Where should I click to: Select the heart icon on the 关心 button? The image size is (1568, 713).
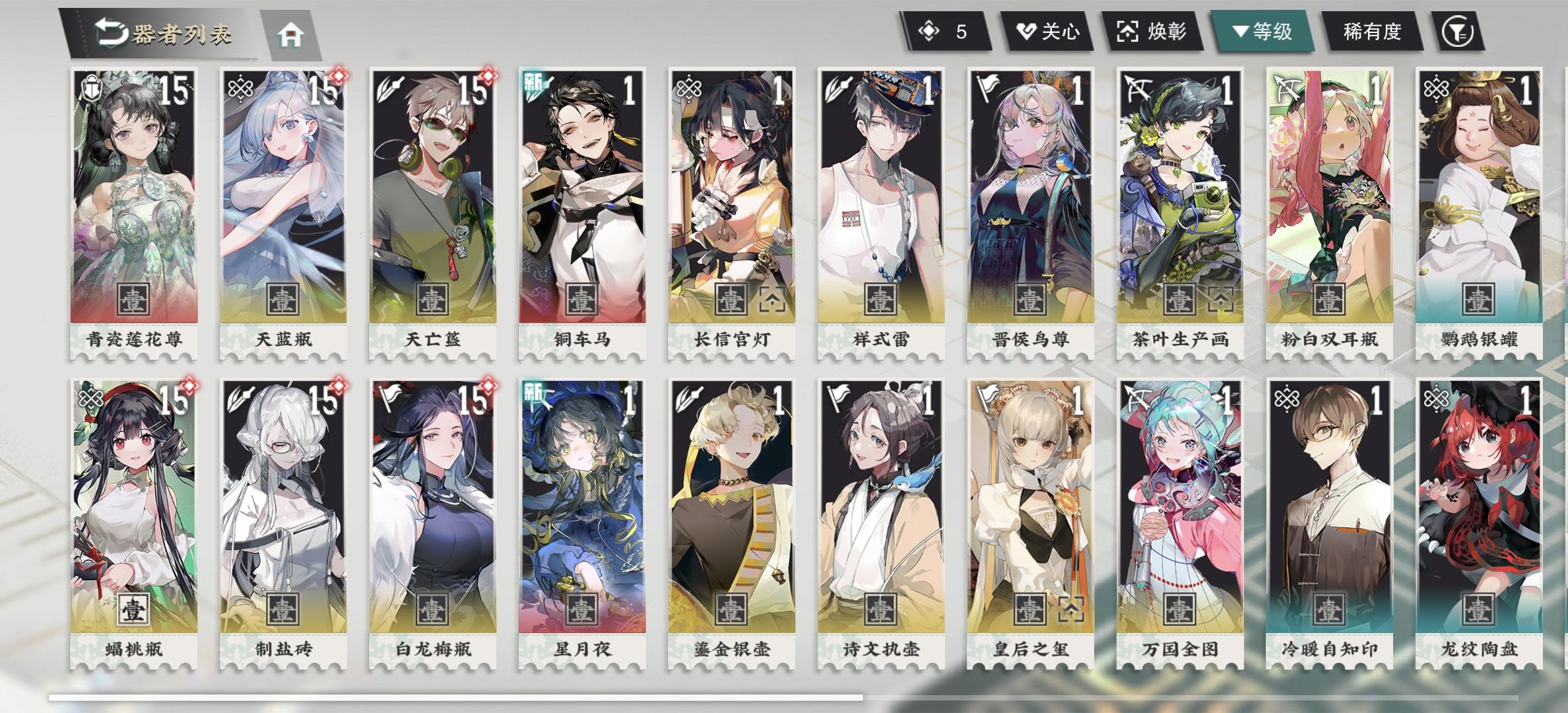1025,29
